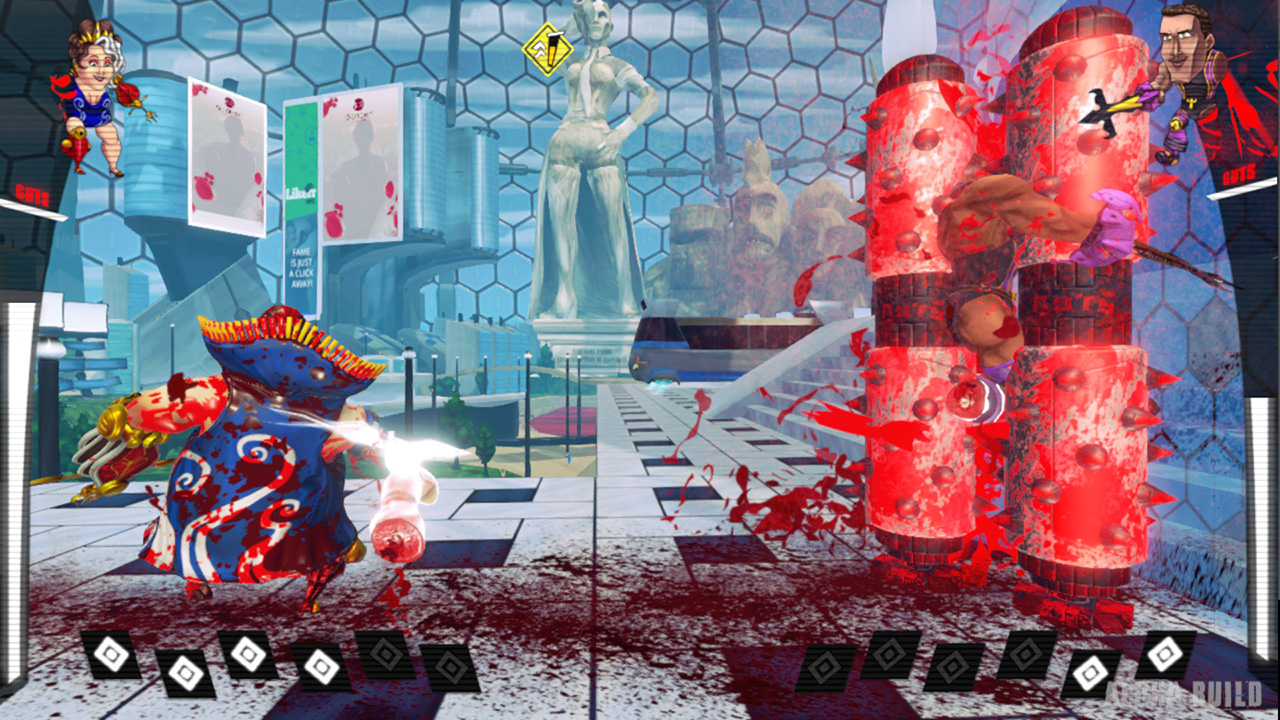Toggle the rightmost dimmed diamond token

(x=1026, y=656)
